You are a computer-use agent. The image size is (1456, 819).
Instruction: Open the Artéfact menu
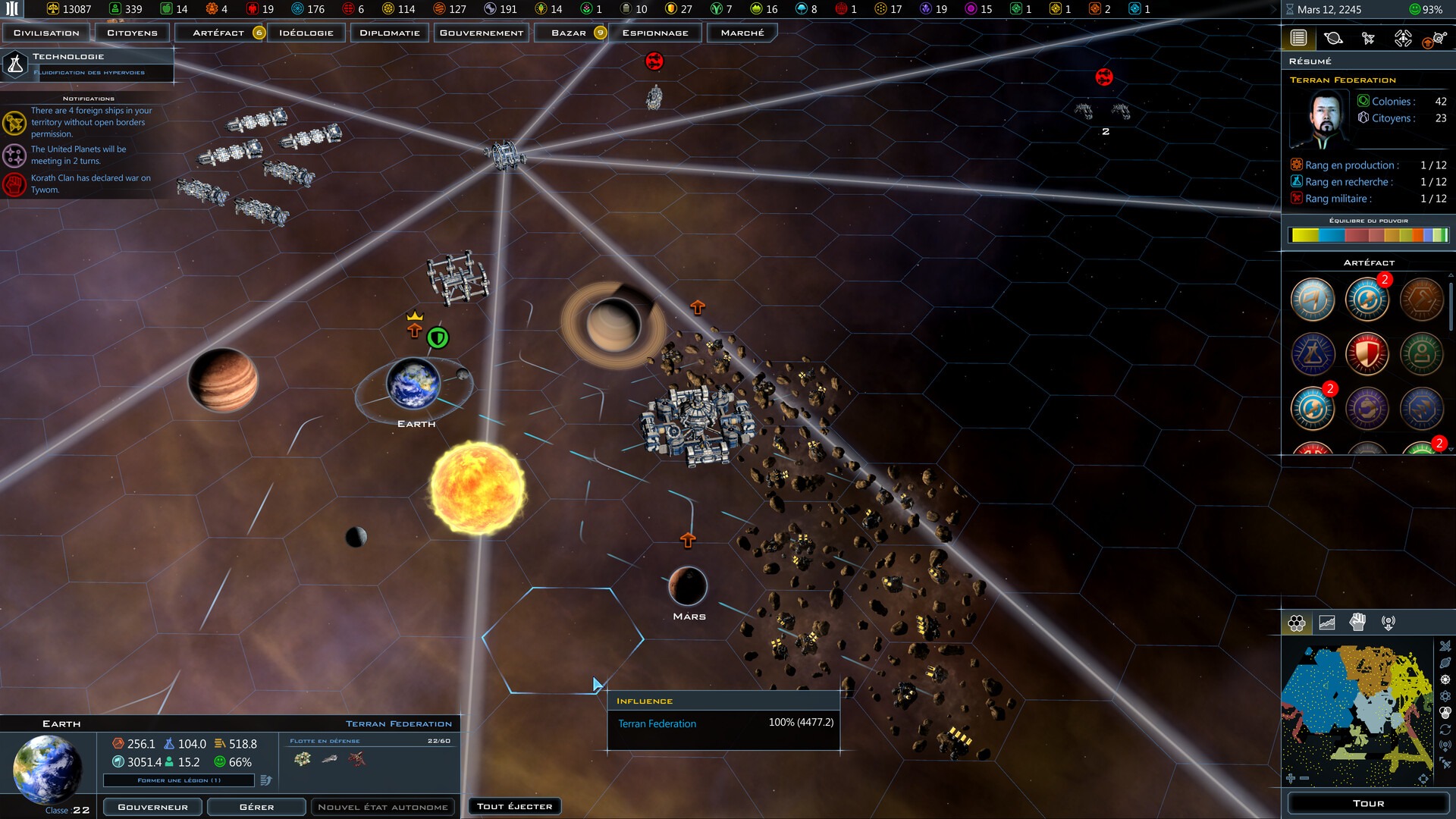coord(218,33)
